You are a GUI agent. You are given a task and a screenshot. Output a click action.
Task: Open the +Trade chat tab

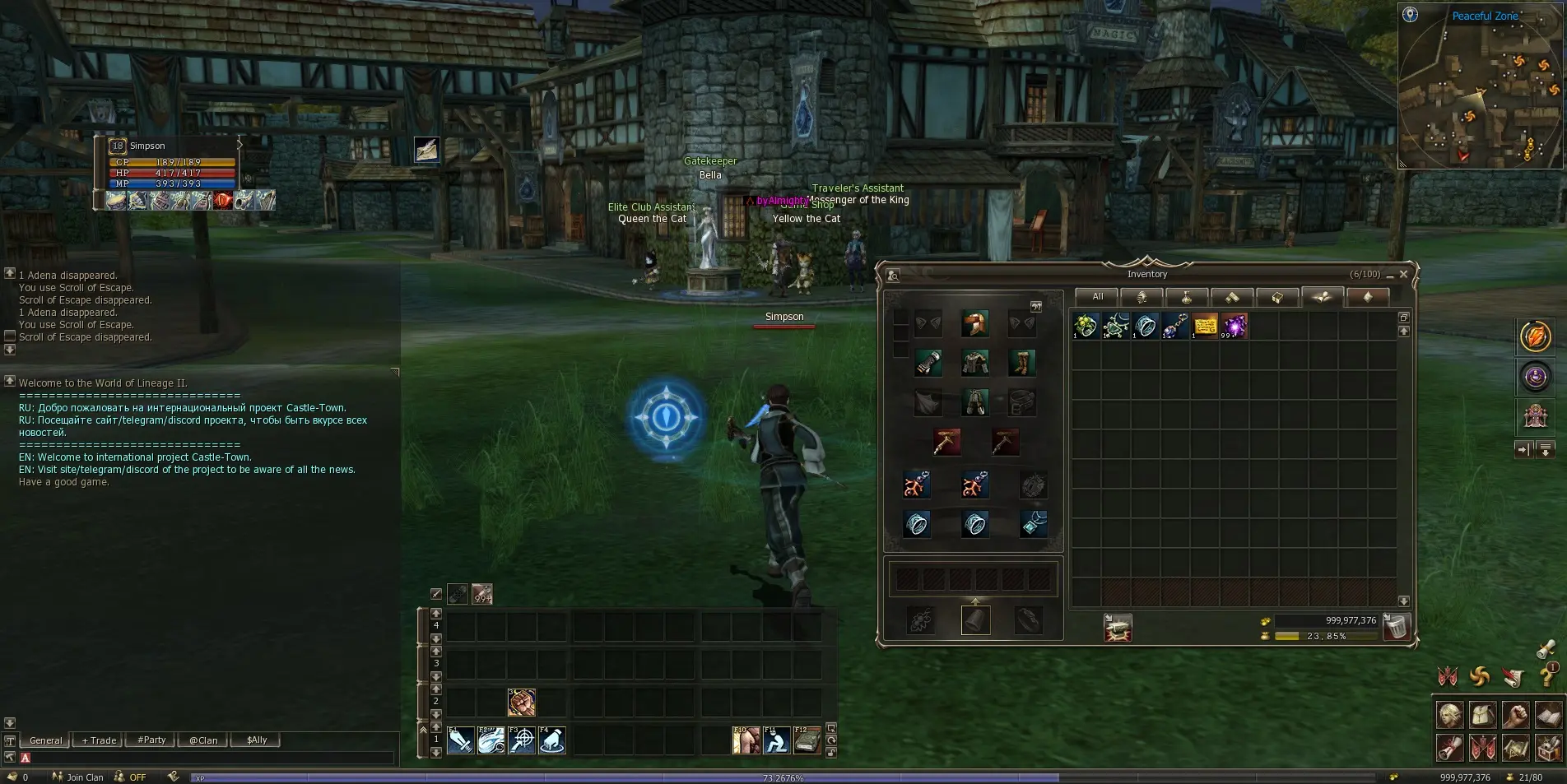coord(99,740)
